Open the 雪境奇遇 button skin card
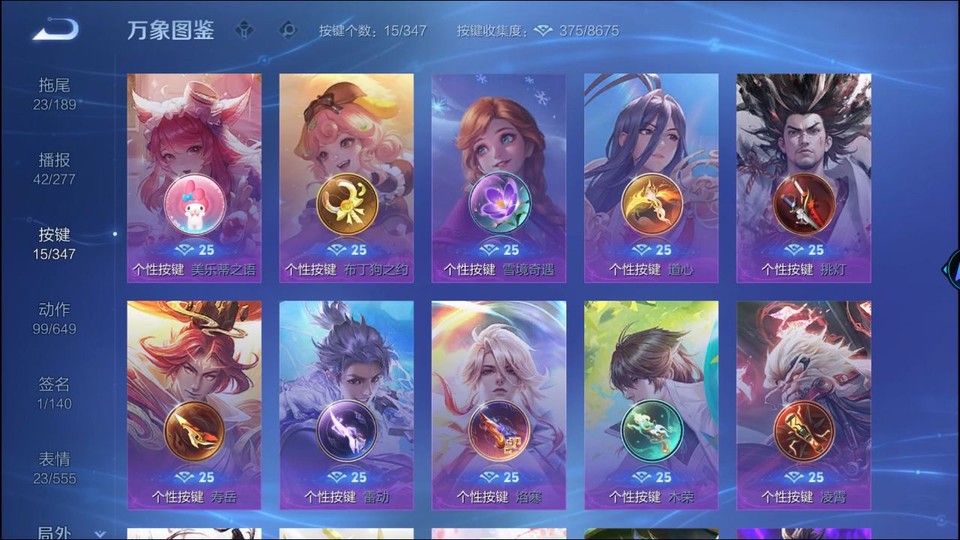This screenshot has width=960, height=540. pos(498,178)
